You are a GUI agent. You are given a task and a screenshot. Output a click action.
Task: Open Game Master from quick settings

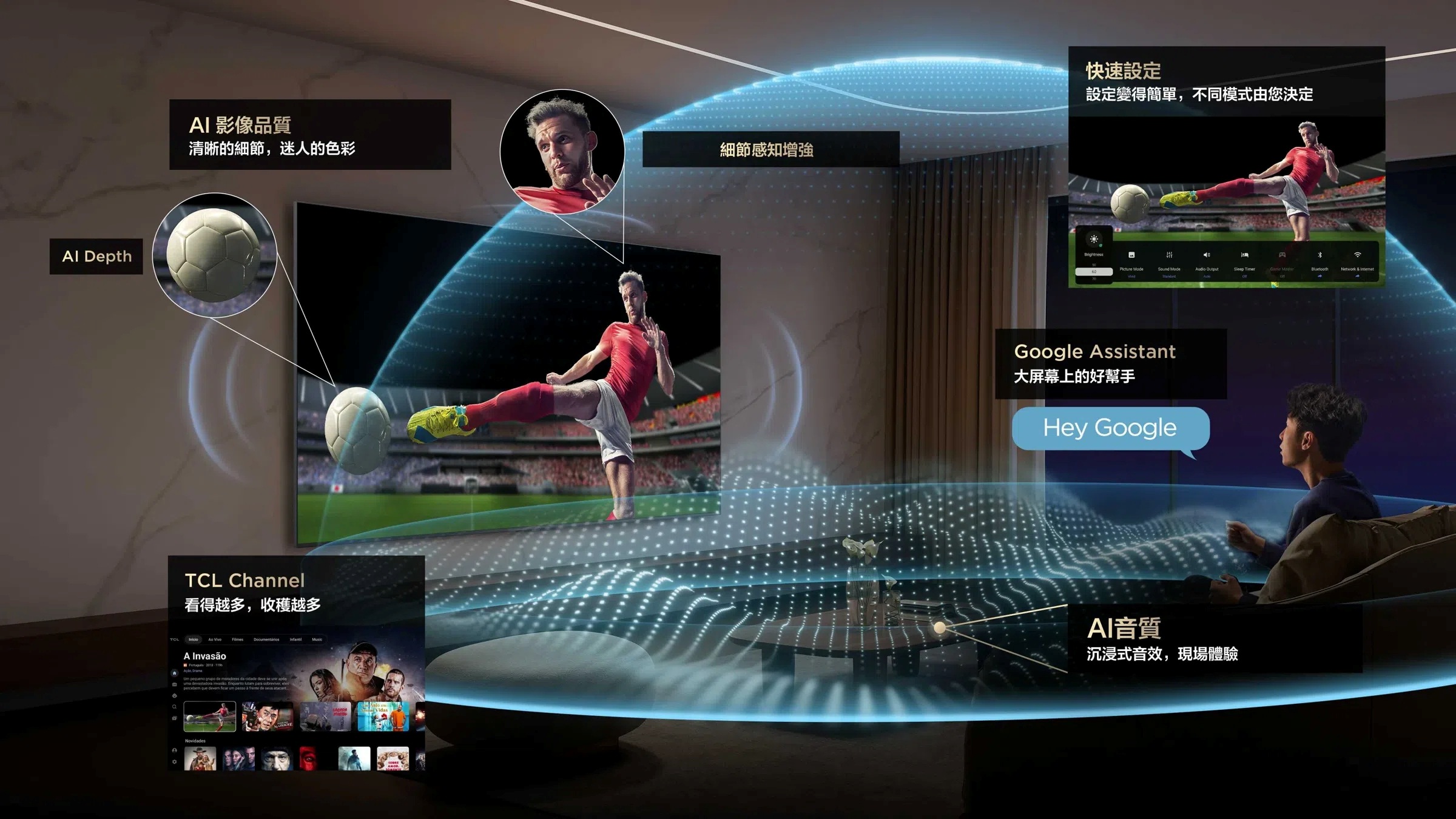[x=1282, y=255]
